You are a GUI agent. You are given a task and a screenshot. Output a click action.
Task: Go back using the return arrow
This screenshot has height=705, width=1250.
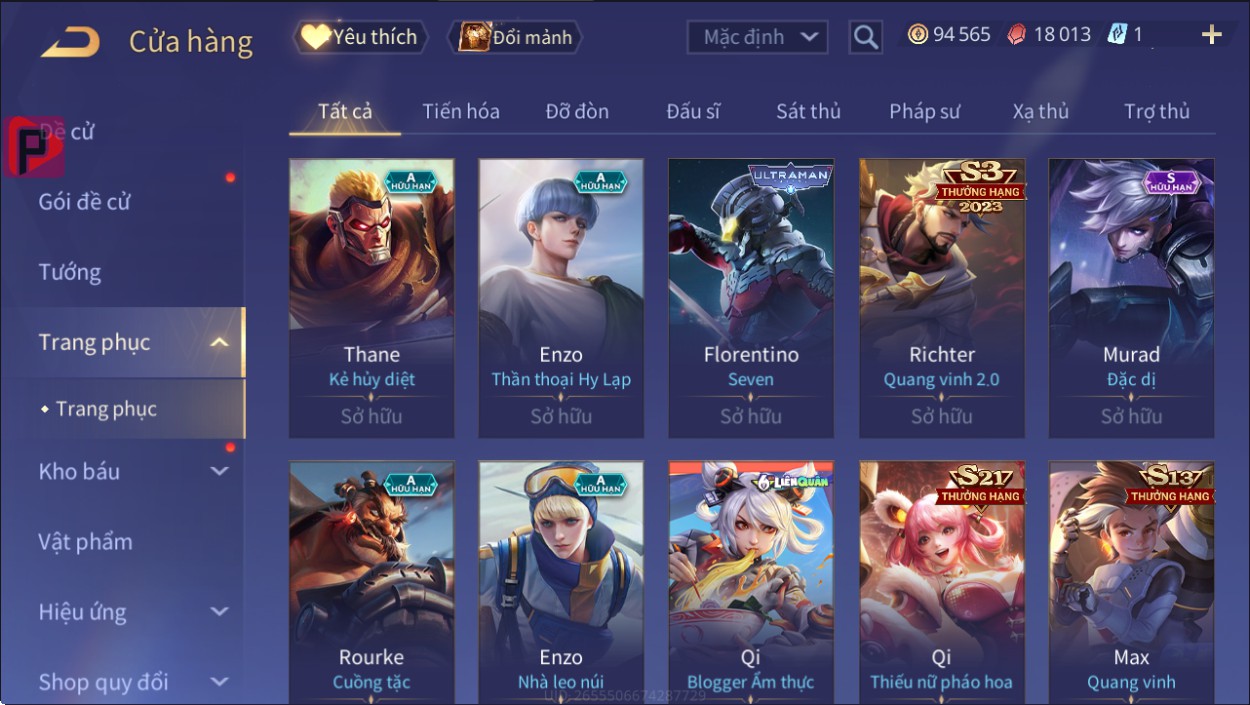click(x=71, y=42)
